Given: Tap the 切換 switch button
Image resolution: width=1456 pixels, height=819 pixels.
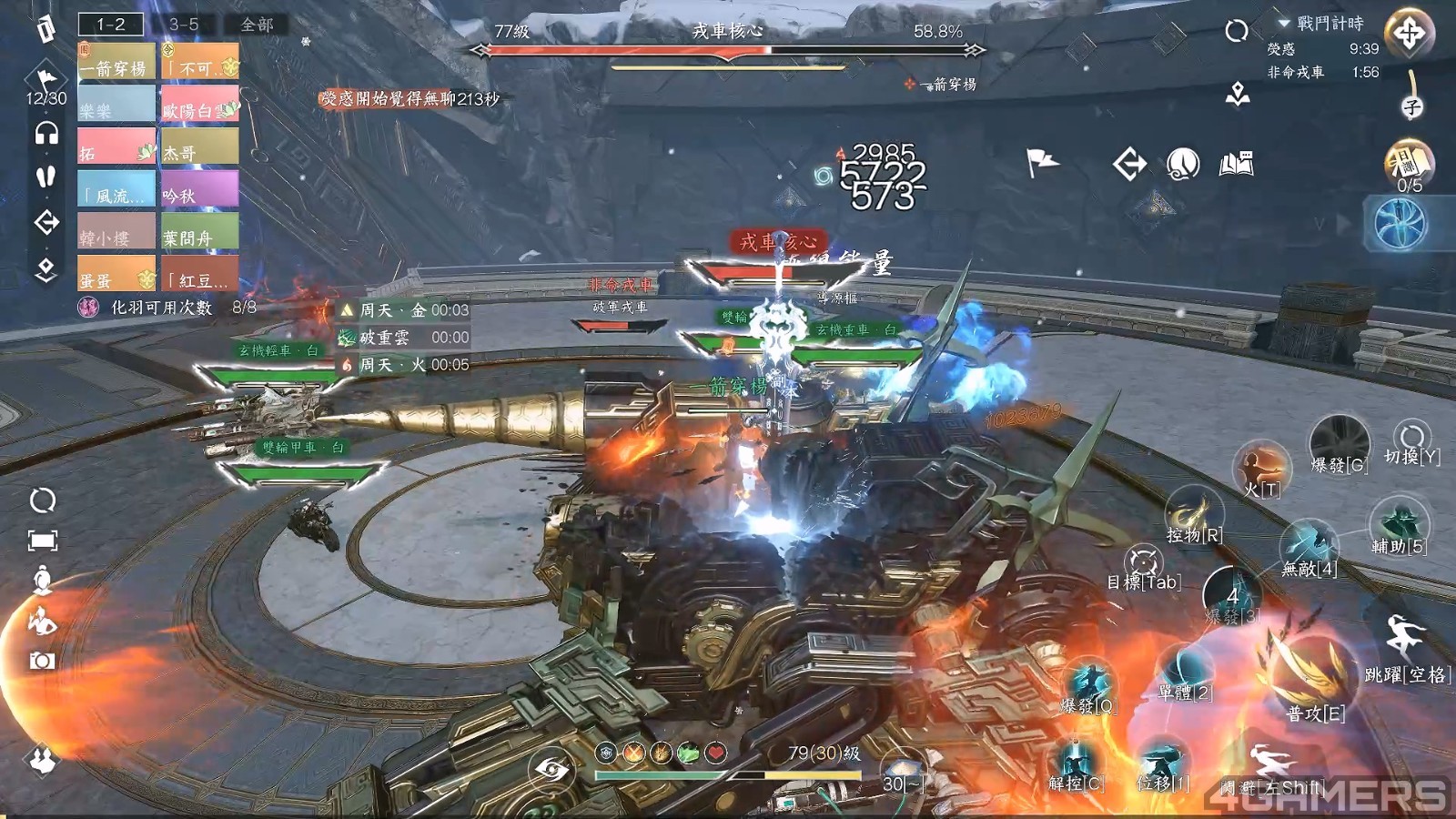Looking at the screenshot, I should [x=1411, y=440].
